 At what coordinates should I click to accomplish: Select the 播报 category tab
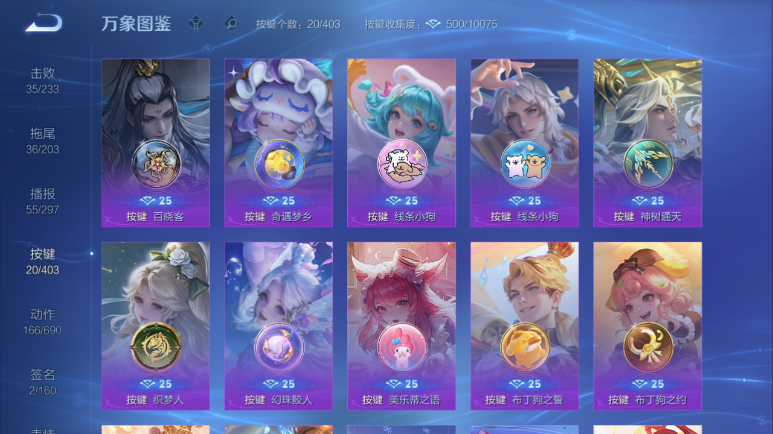pos(42,201)
